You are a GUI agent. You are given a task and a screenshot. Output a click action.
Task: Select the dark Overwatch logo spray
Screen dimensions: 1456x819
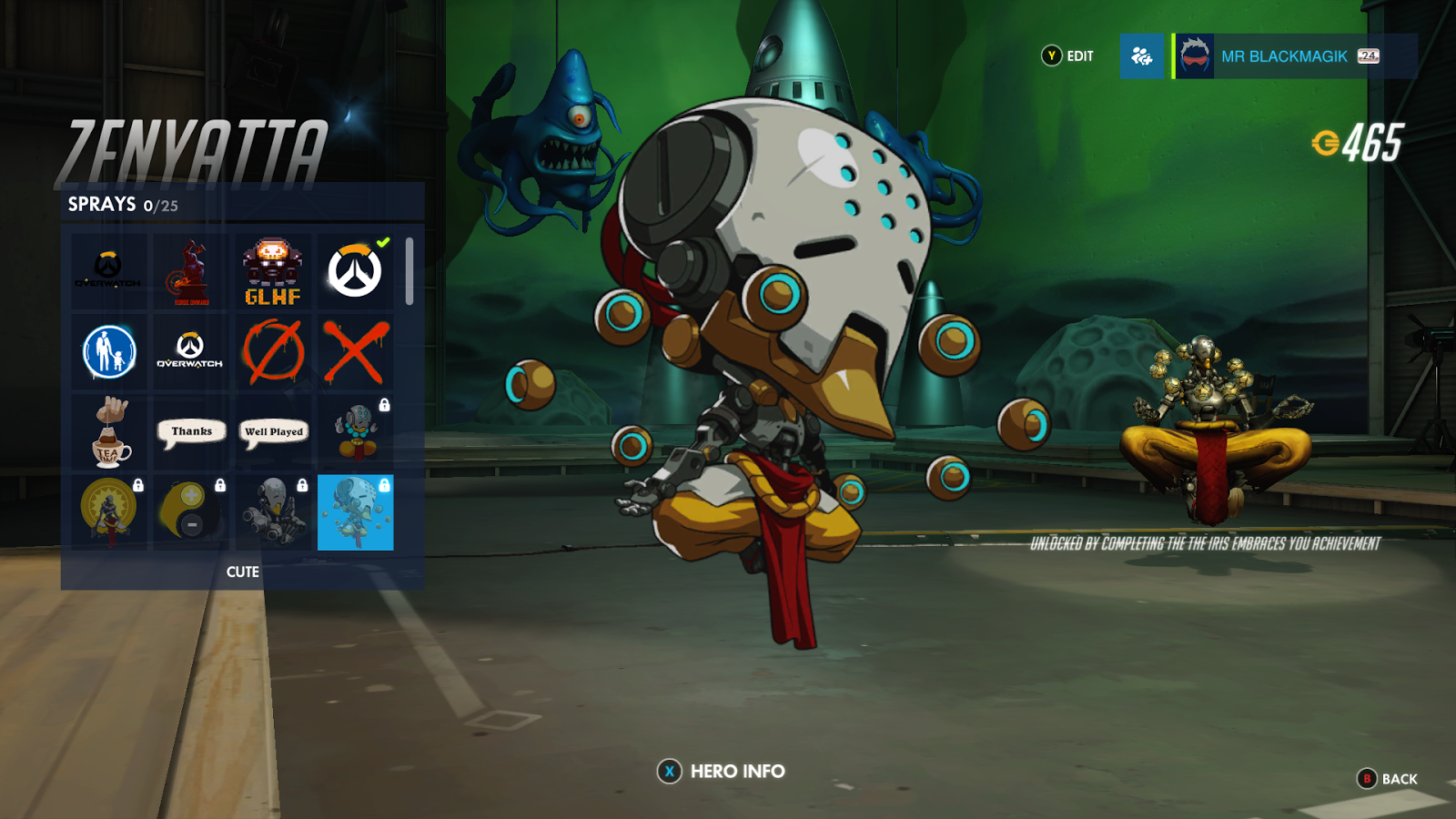point(108,270)
